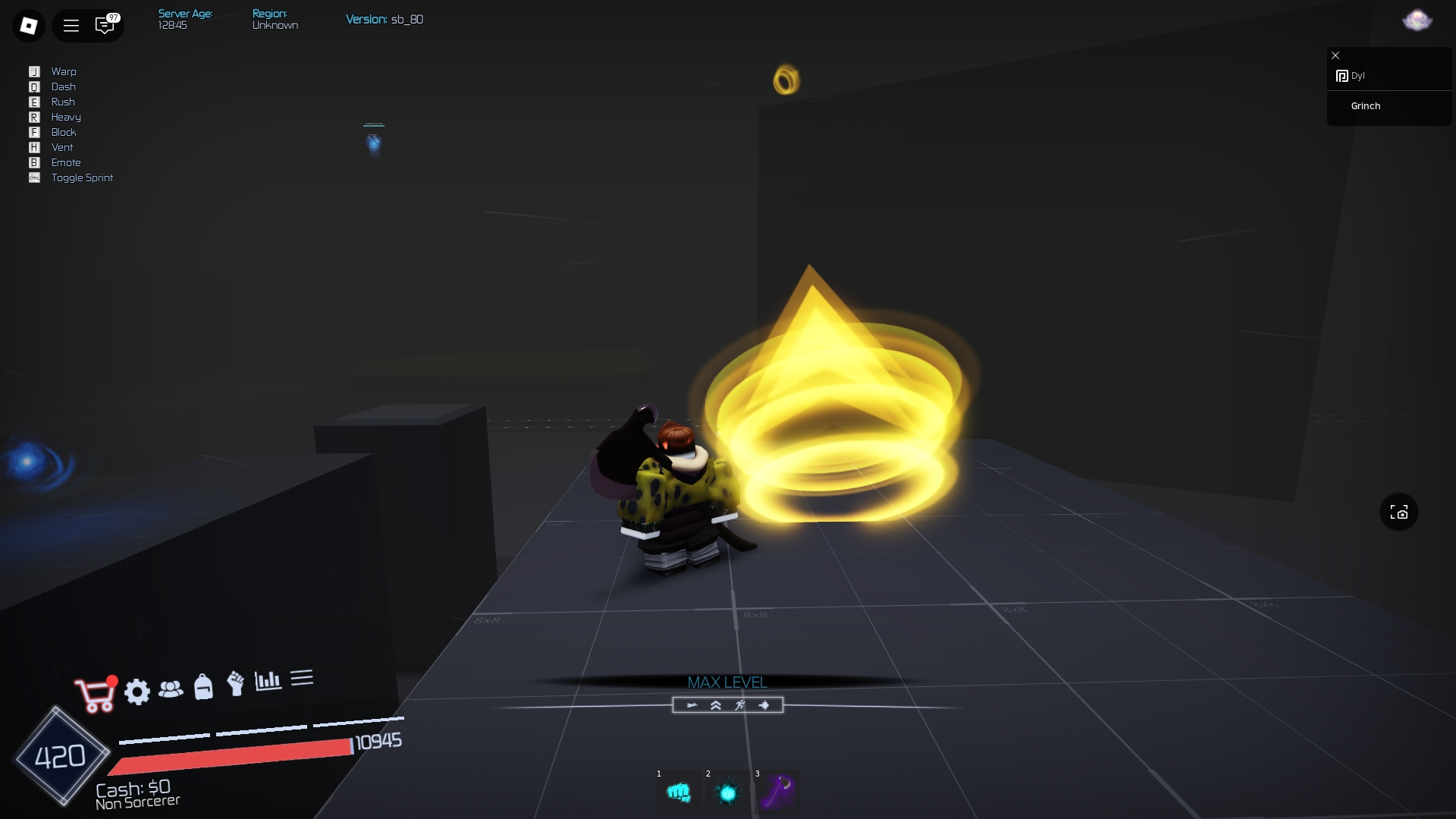Viewport: 1456px width, 819px height.
Task: Open the Roblox hamburger menu
Action: coord(71,25)
